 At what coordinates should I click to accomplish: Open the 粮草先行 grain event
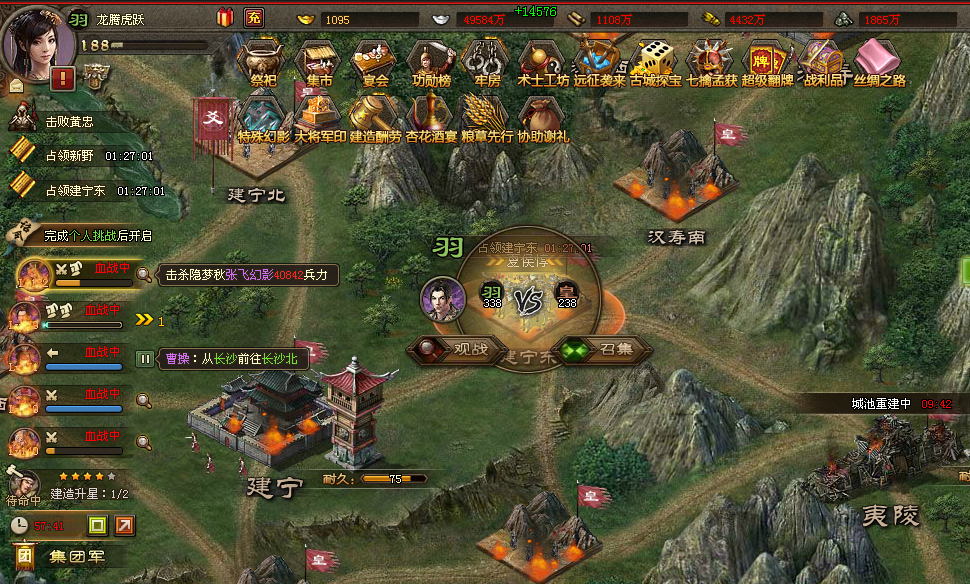[487, 117]
